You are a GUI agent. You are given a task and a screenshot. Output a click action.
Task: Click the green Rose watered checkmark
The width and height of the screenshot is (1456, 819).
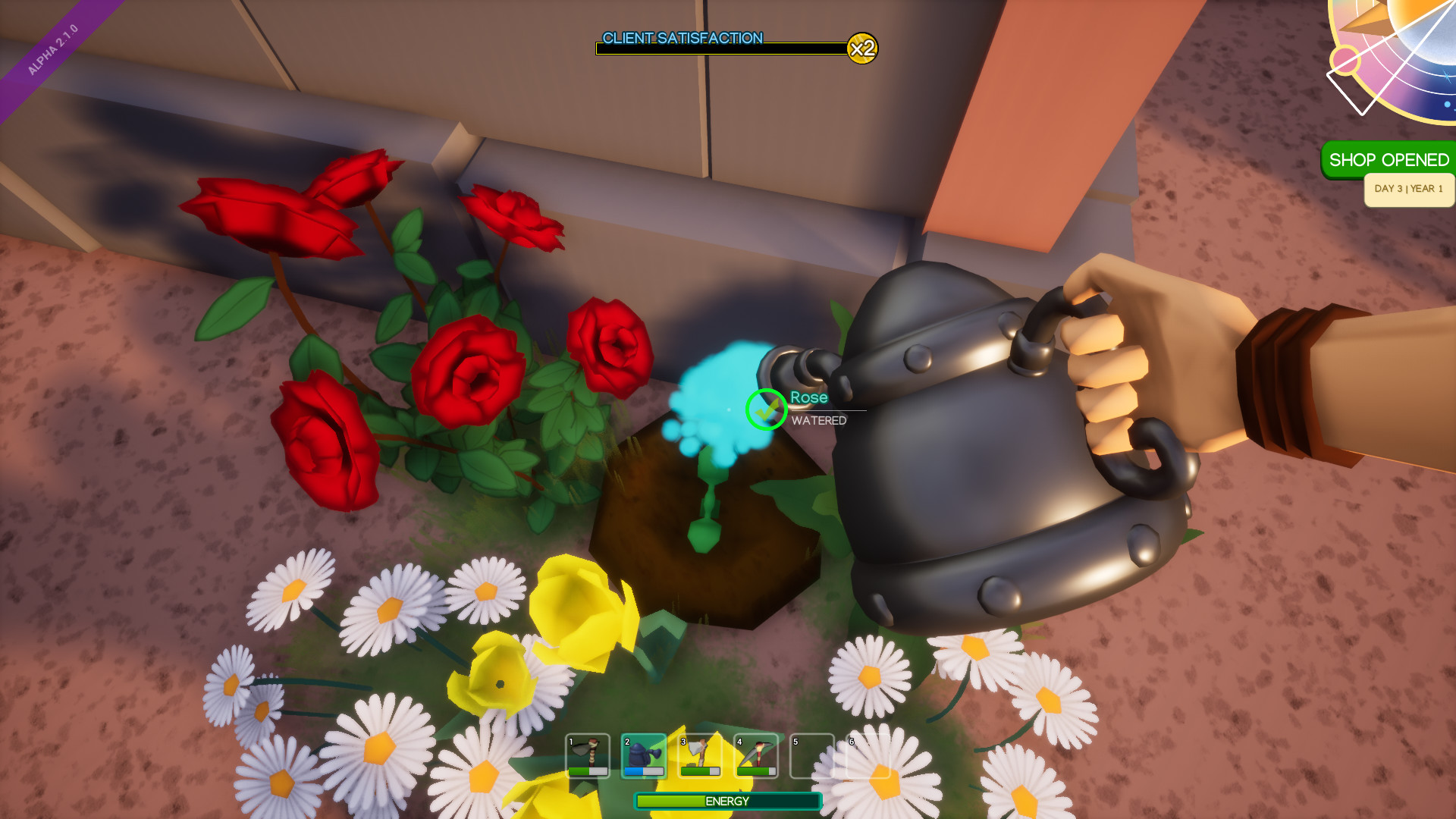766,409
